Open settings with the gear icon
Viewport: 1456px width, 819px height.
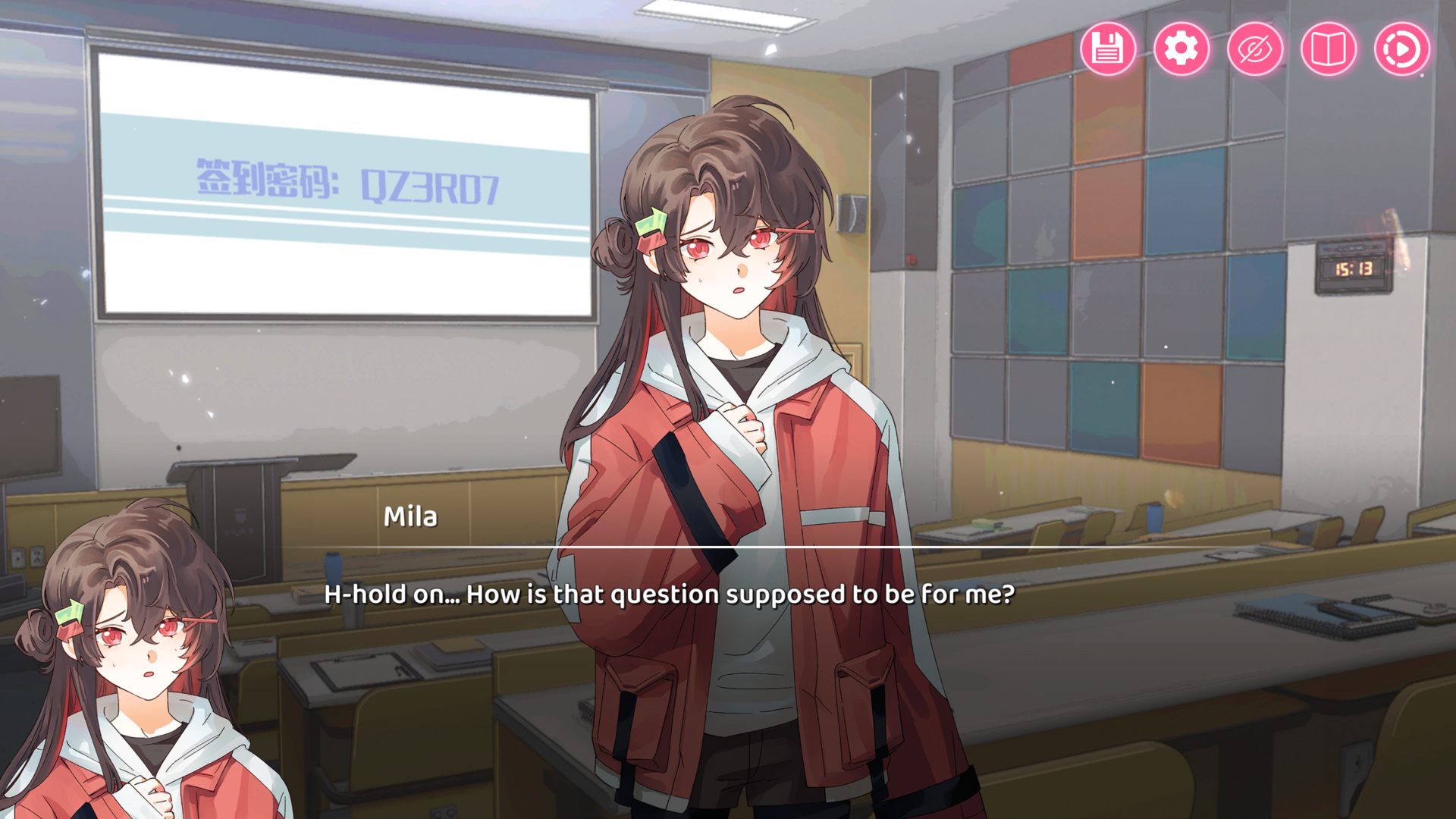tap(1181, 49)
